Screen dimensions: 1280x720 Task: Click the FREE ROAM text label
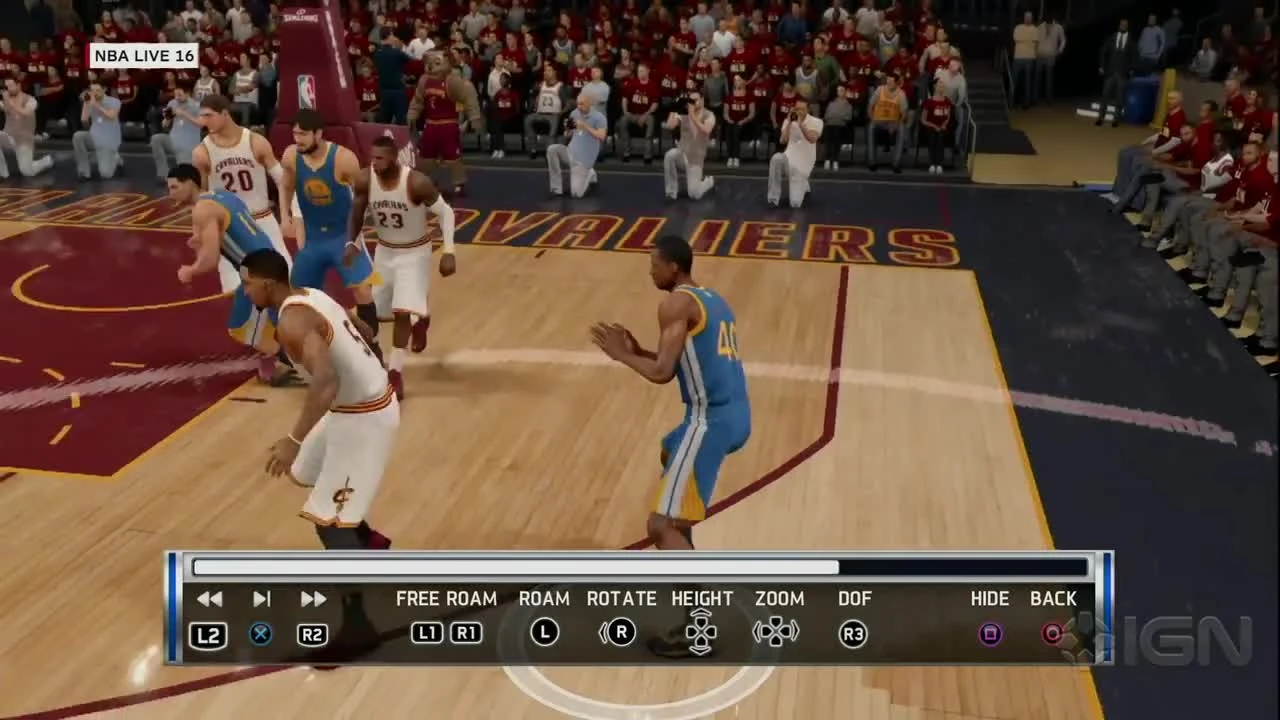[446, 598]
